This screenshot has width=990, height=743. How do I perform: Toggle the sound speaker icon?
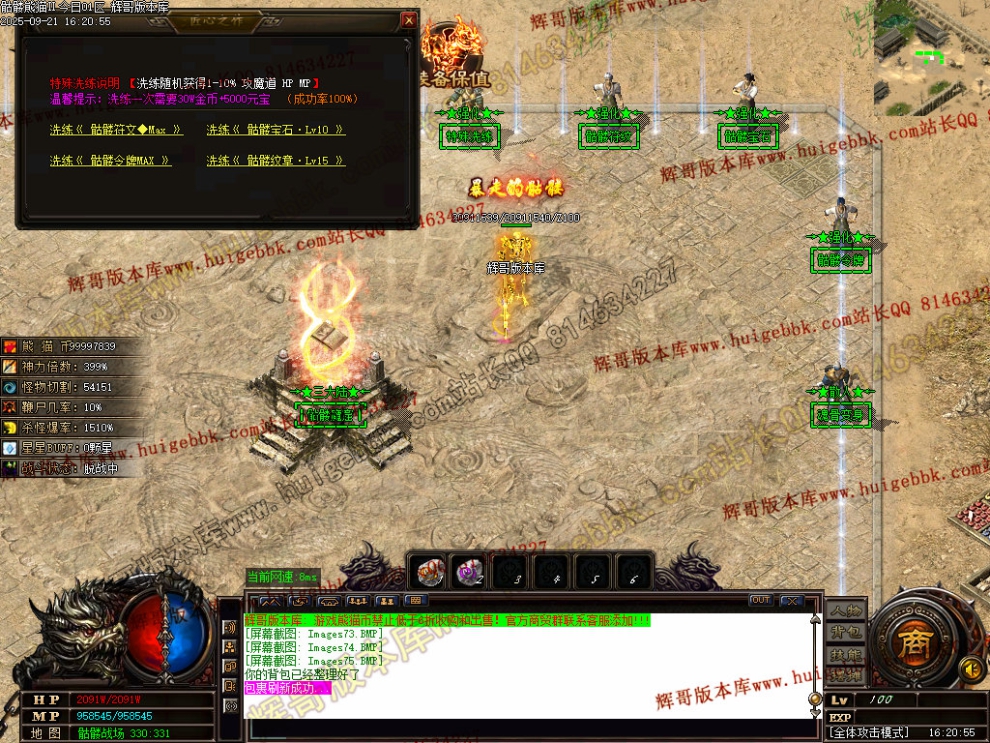969,667
